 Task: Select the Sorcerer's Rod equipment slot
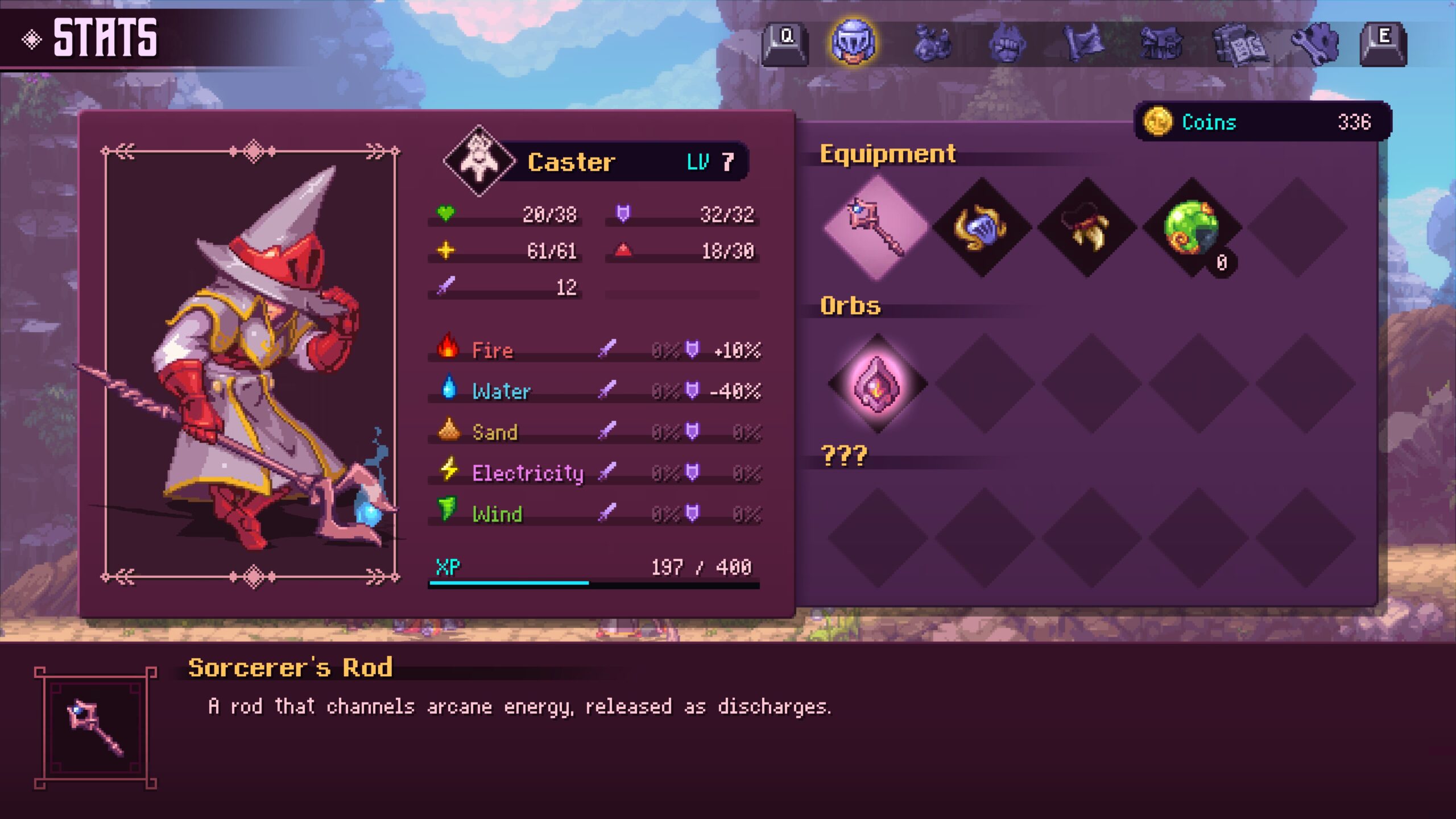click(x=876, y=227)
